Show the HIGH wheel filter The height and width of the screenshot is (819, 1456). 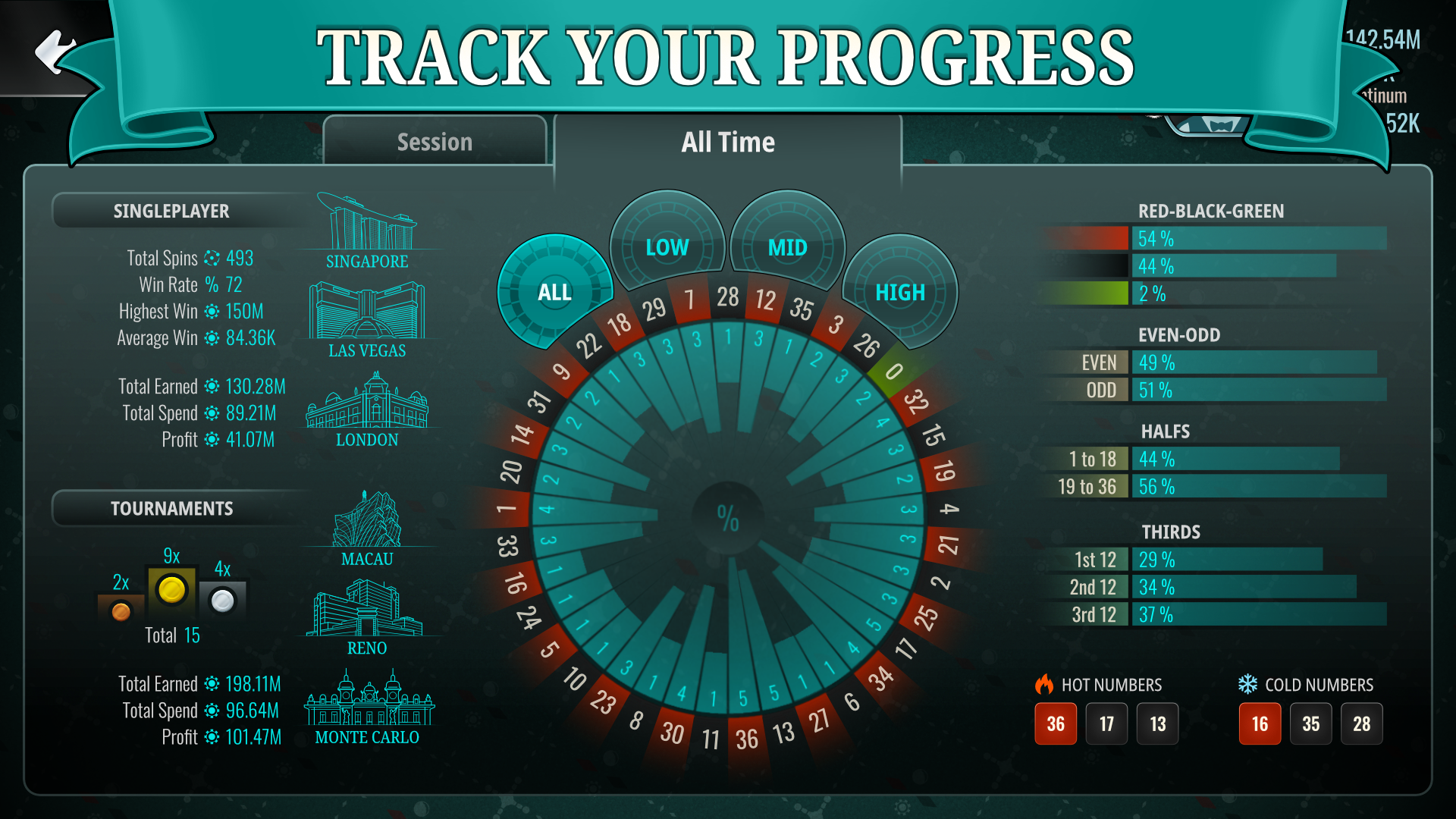point(900,292)
